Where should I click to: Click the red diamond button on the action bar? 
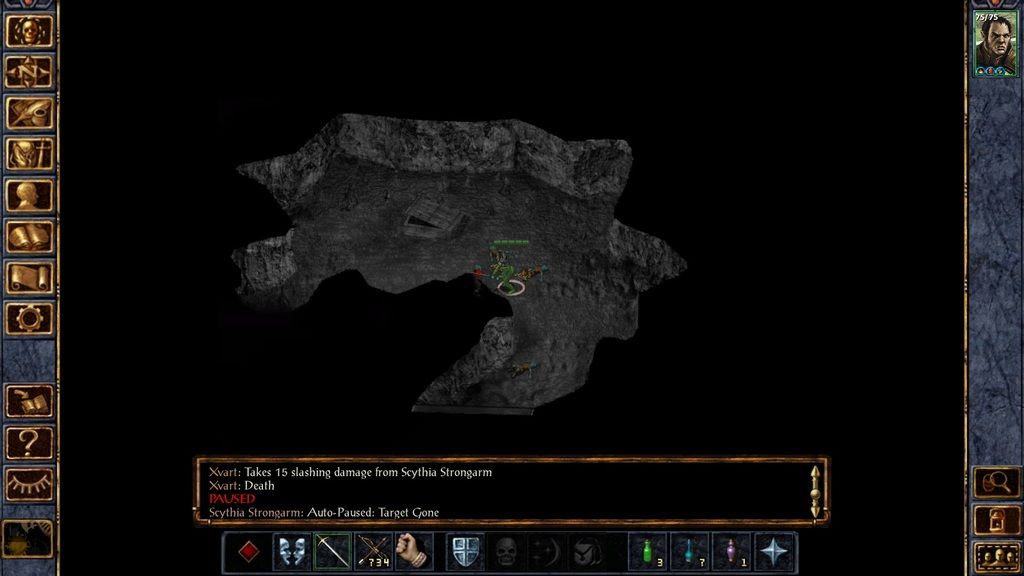[x=248, y=551]
